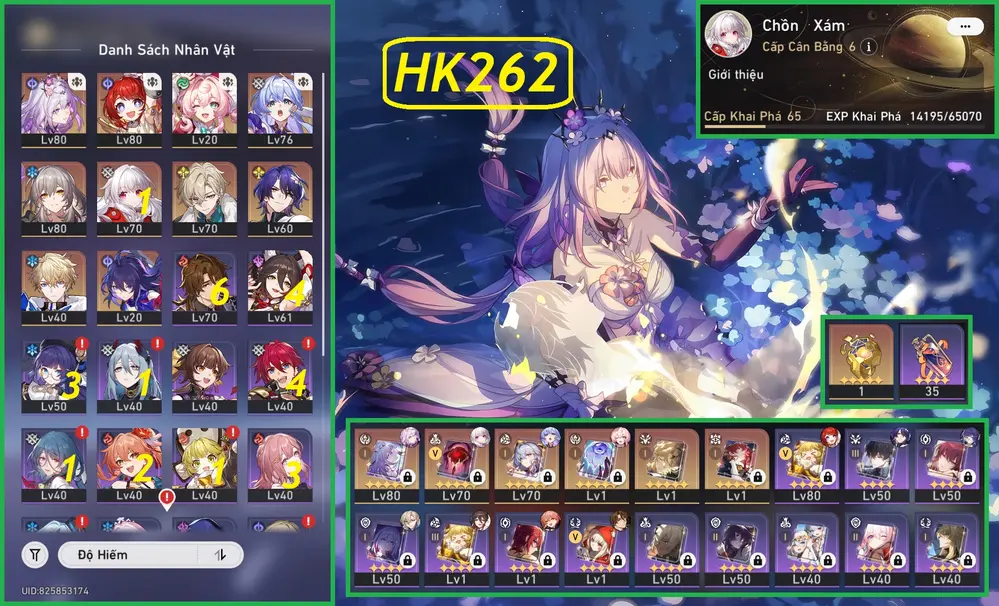Open the ticket item with count 35
The width and height of the screenshot is (999, 606).
pyautogui.click(x=932, y=358)
